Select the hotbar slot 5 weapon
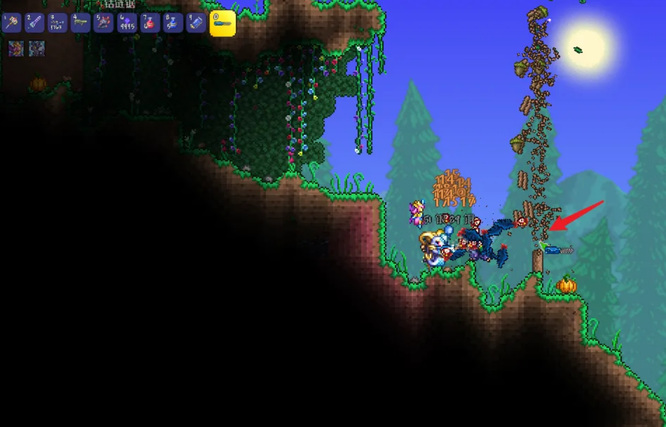 (x=103, y=21)
